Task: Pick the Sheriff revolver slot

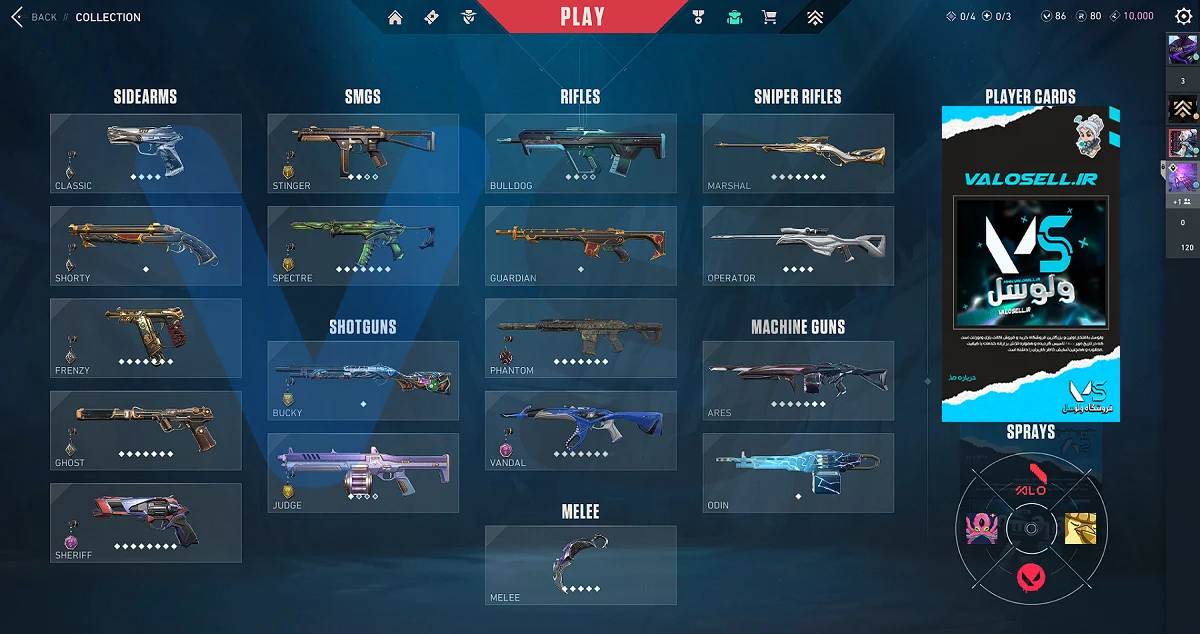Action: pos(146,522)
